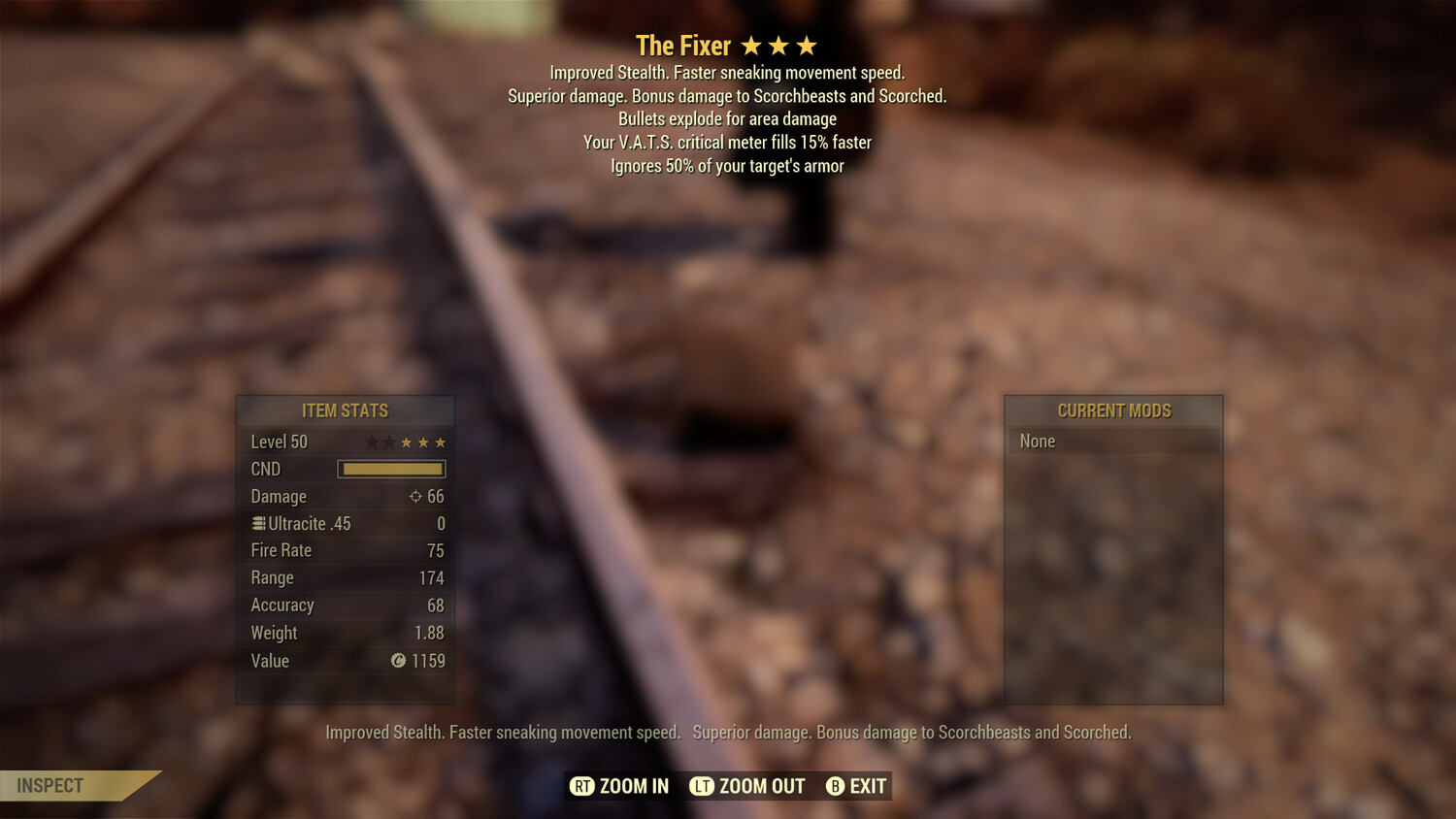Image resolution: width=1456 pixels, height=819 pixels.
Task: Toggle the first dimmed star on the Level 50 row
Action: coord(370,442)
